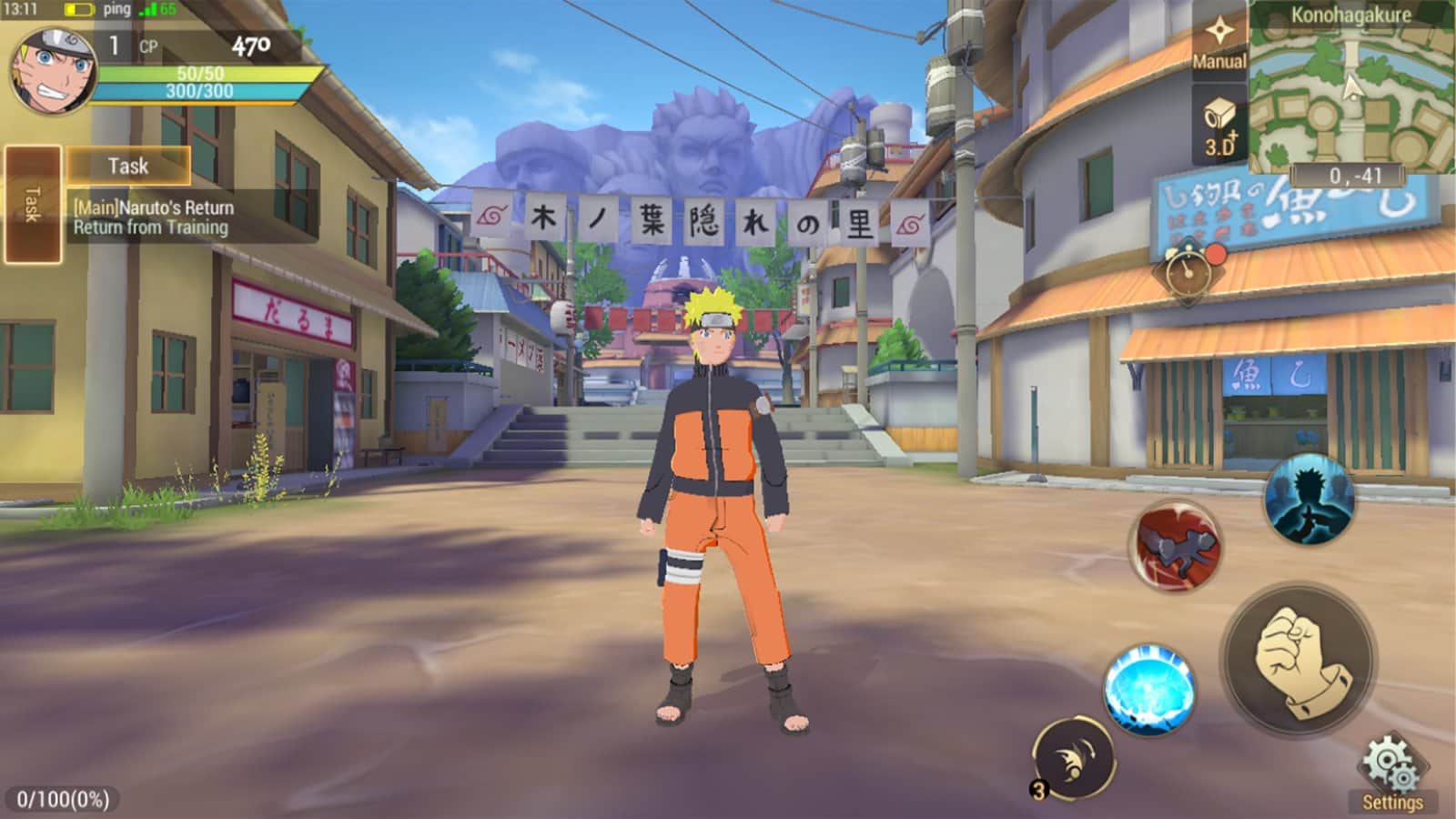Use the red summoning skill icon
The image size is (1456, 819).
coord(1176,545)
